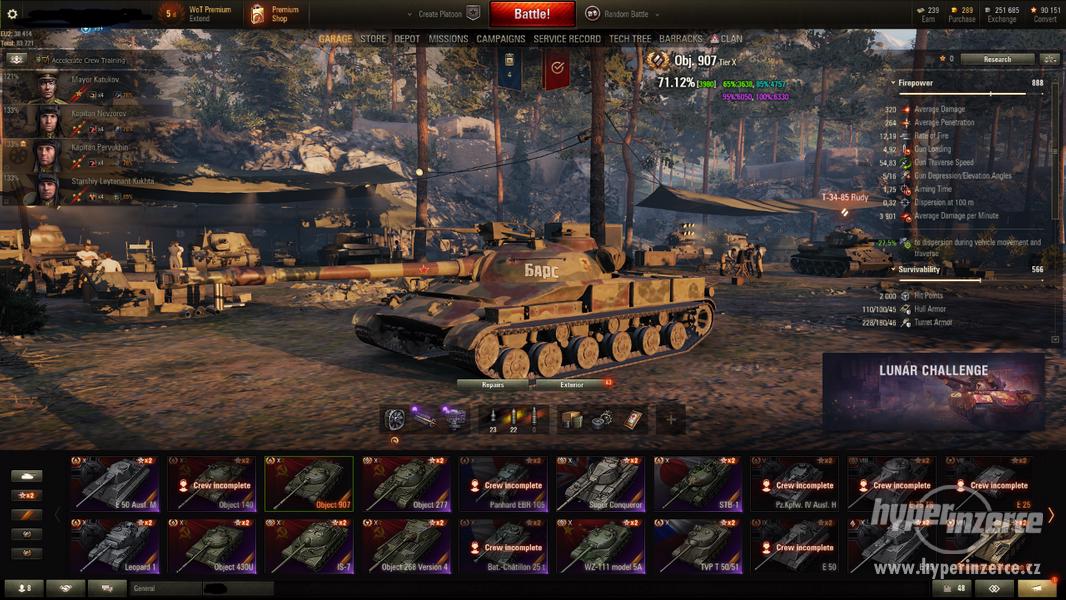Click the Research button

click(997, 59)
